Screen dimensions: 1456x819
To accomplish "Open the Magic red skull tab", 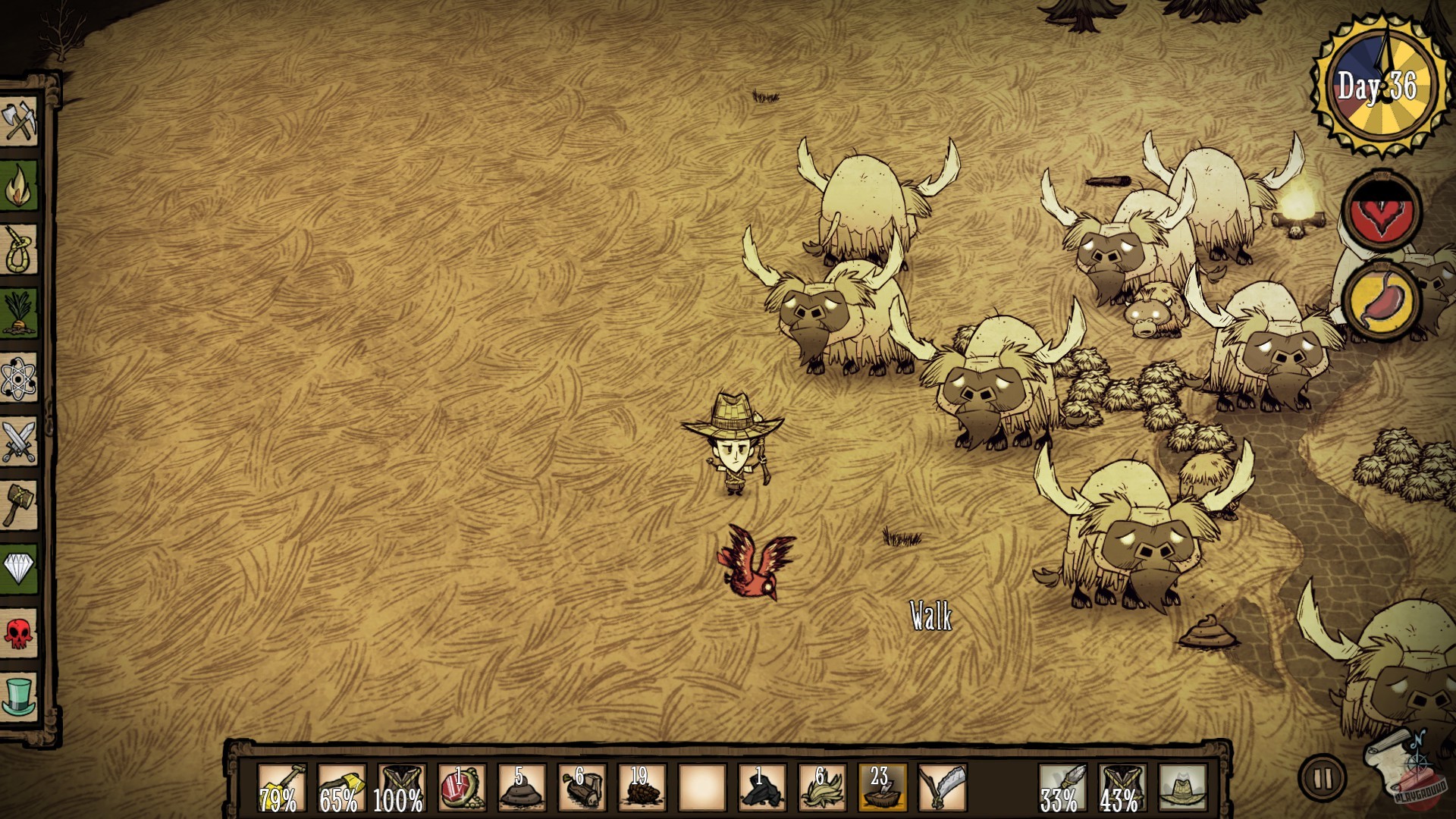I will [x=20, y=632].
